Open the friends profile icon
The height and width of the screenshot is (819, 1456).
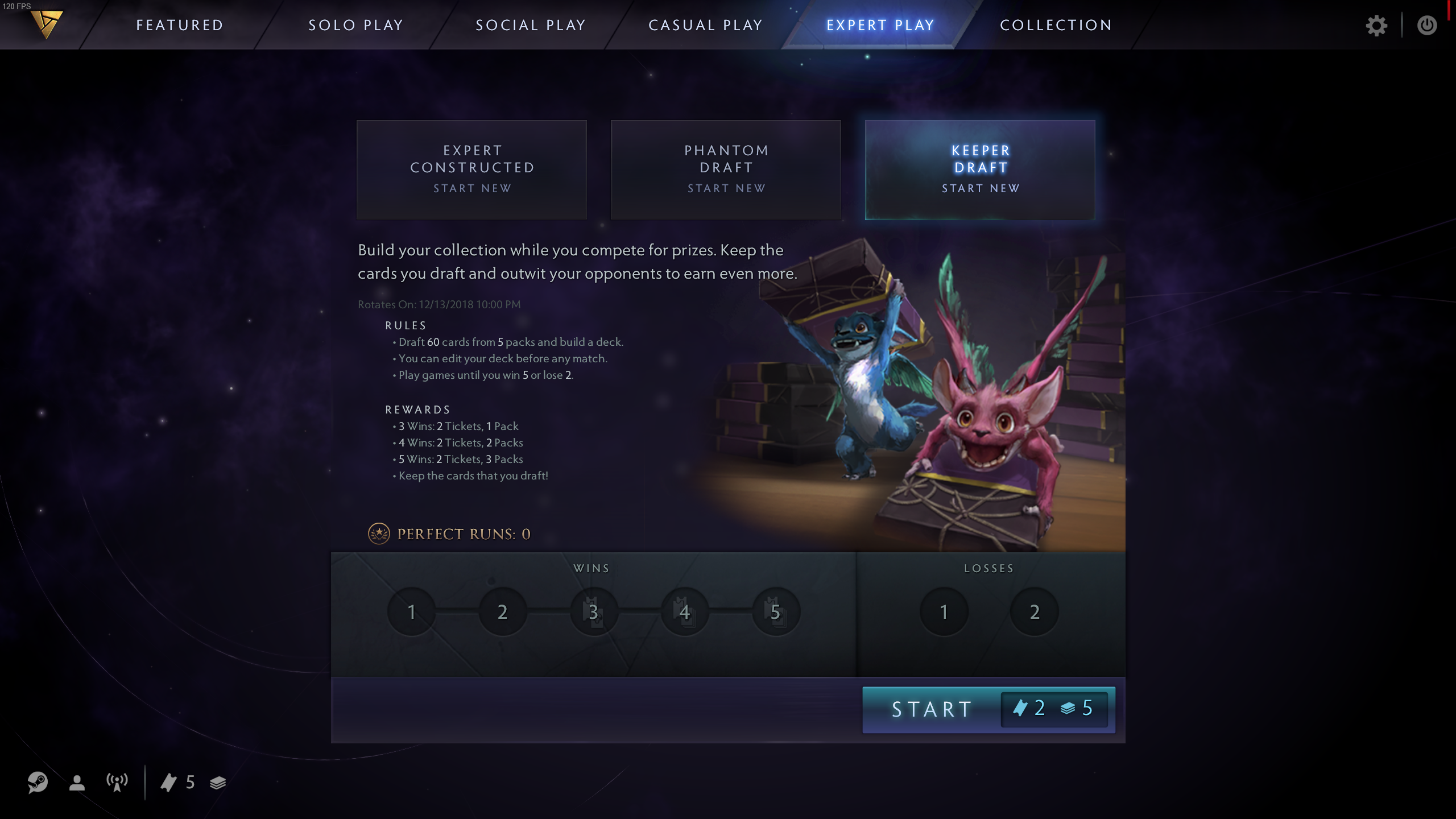click(x=77, y=783)
